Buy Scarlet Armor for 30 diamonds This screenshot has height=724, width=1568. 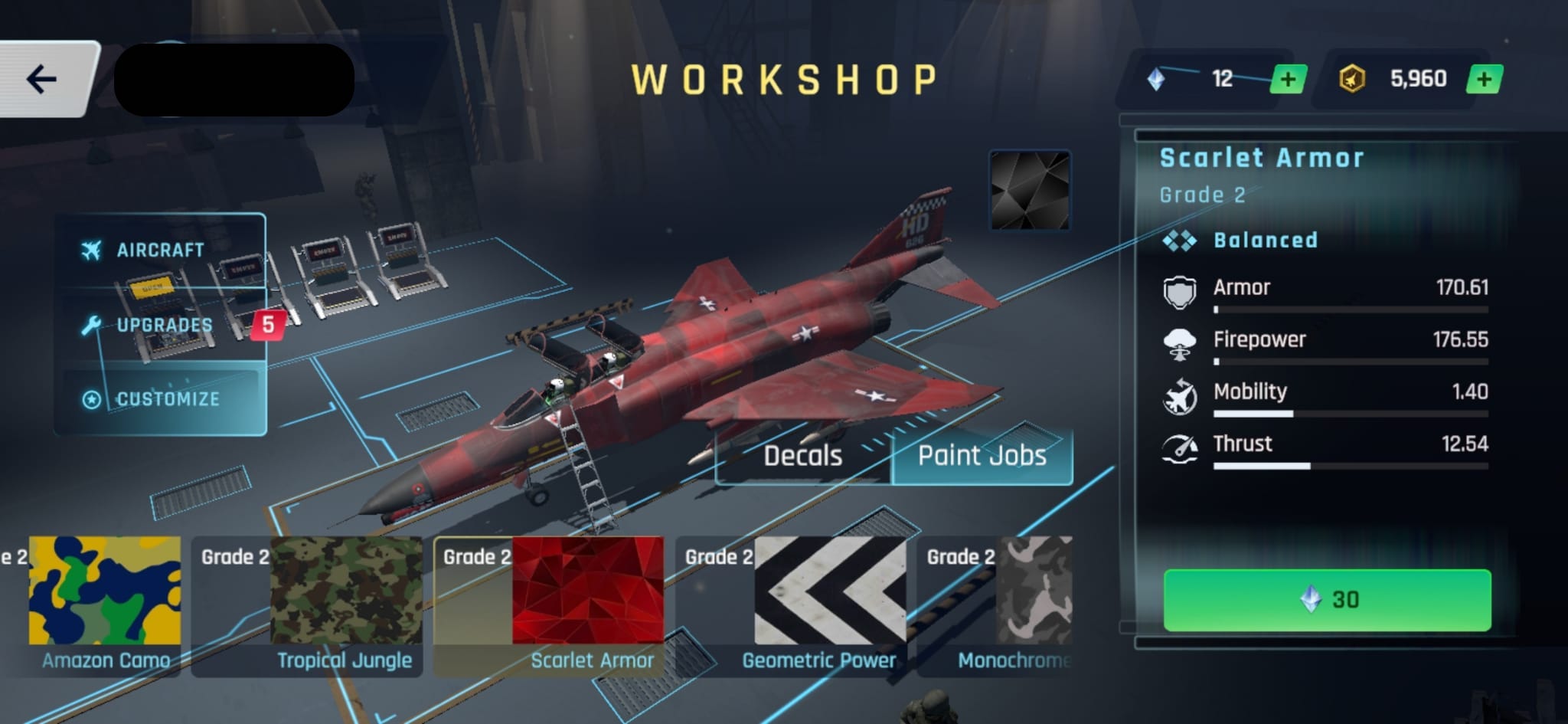coord(1327,600)
